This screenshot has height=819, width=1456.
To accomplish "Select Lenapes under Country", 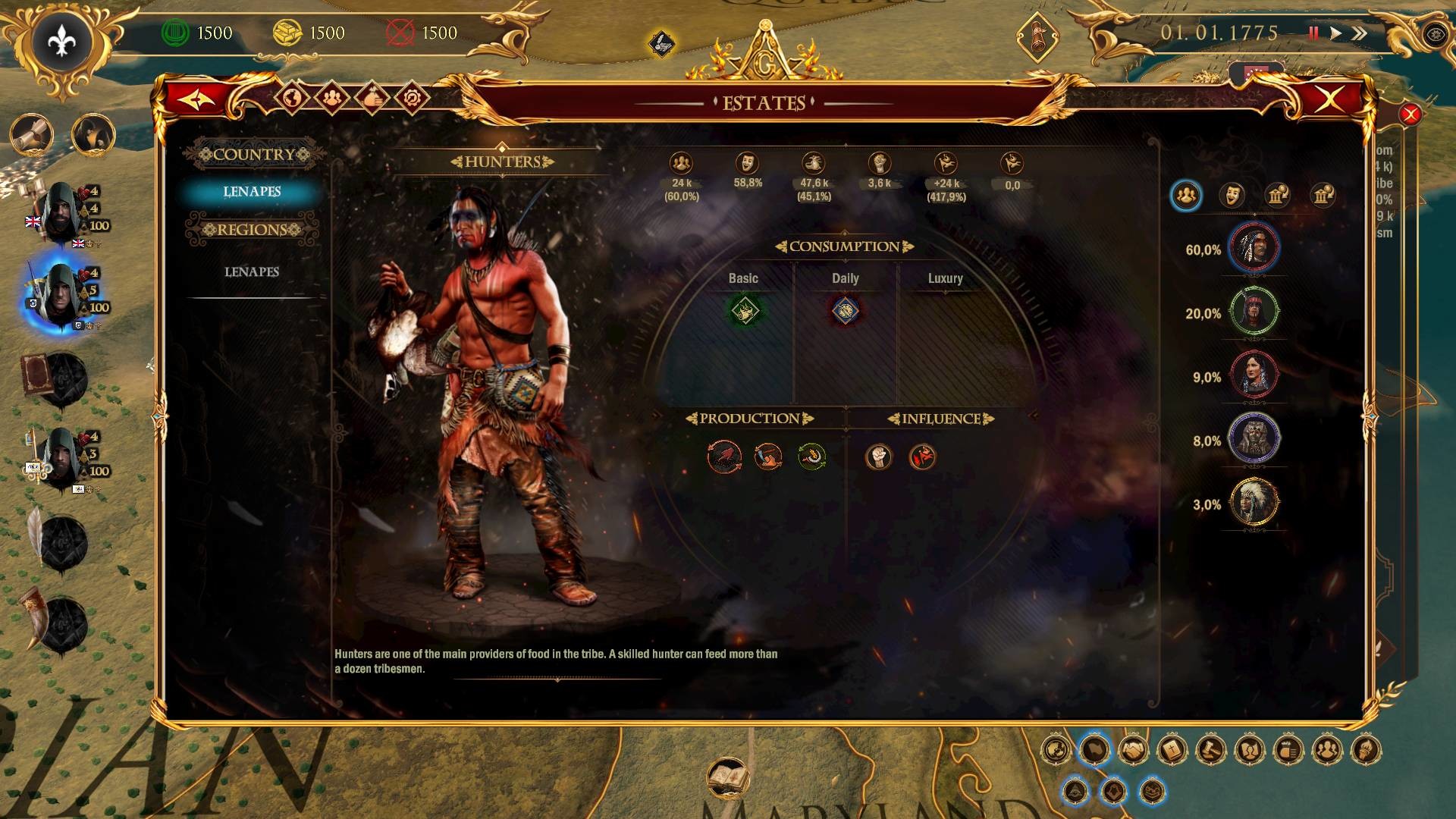I will tap(252, 192).
